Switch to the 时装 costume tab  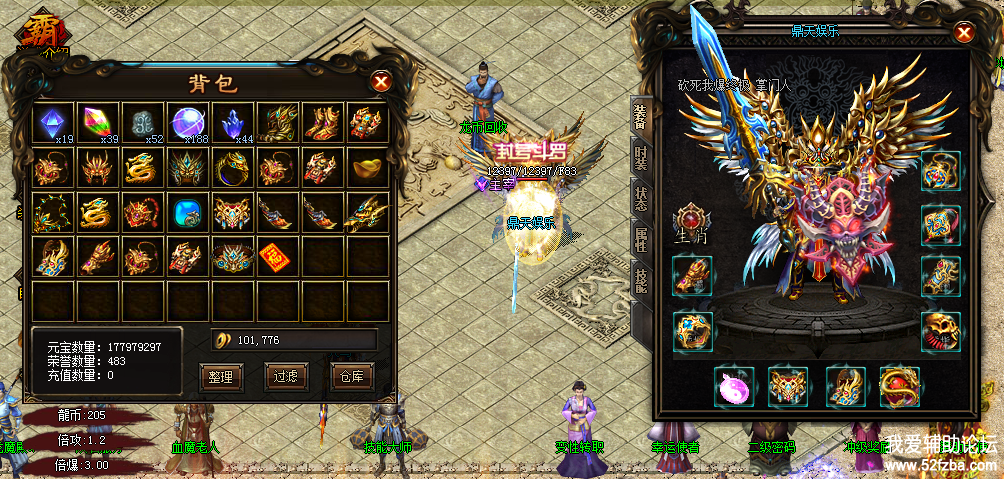[640, 158]
